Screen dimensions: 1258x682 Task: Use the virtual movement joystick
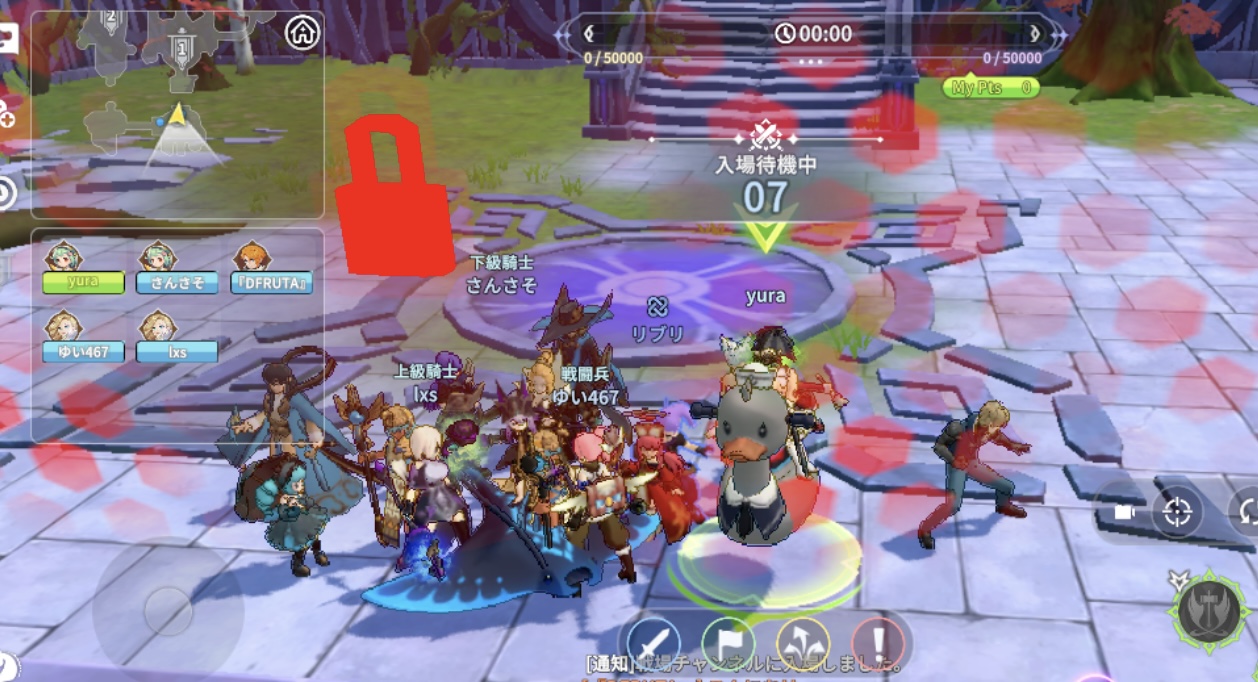coord(167,609)
